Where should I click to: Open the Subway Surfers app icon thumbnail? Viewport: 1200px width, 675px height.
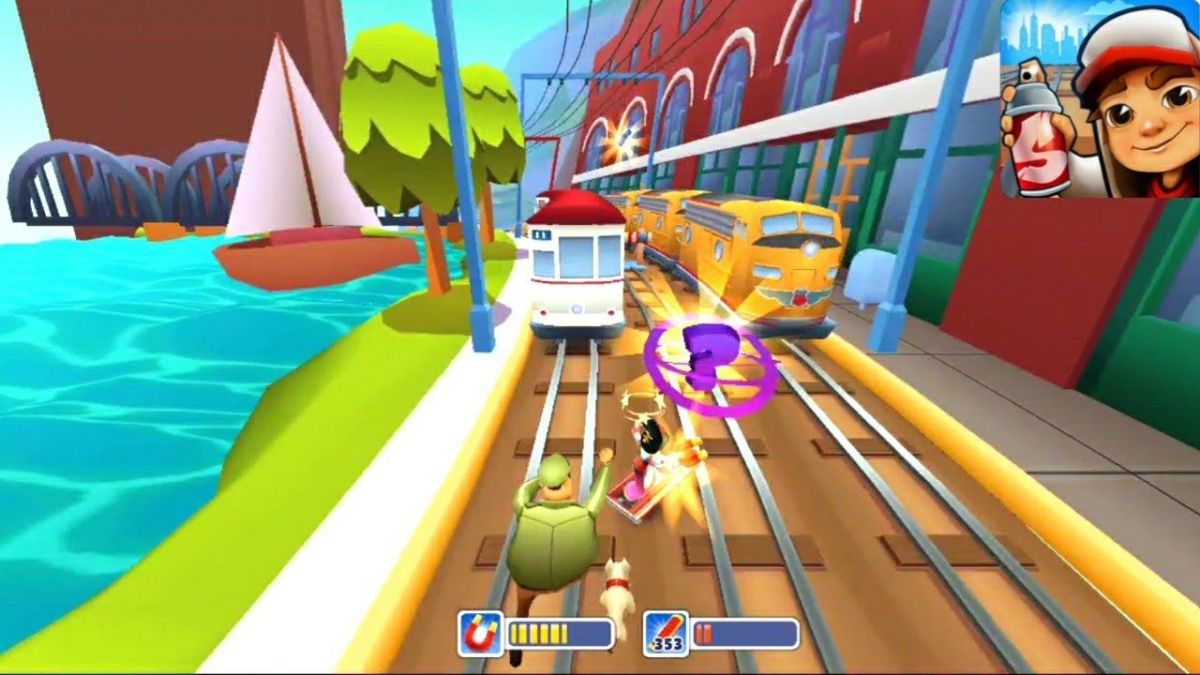click(1099, 99)
